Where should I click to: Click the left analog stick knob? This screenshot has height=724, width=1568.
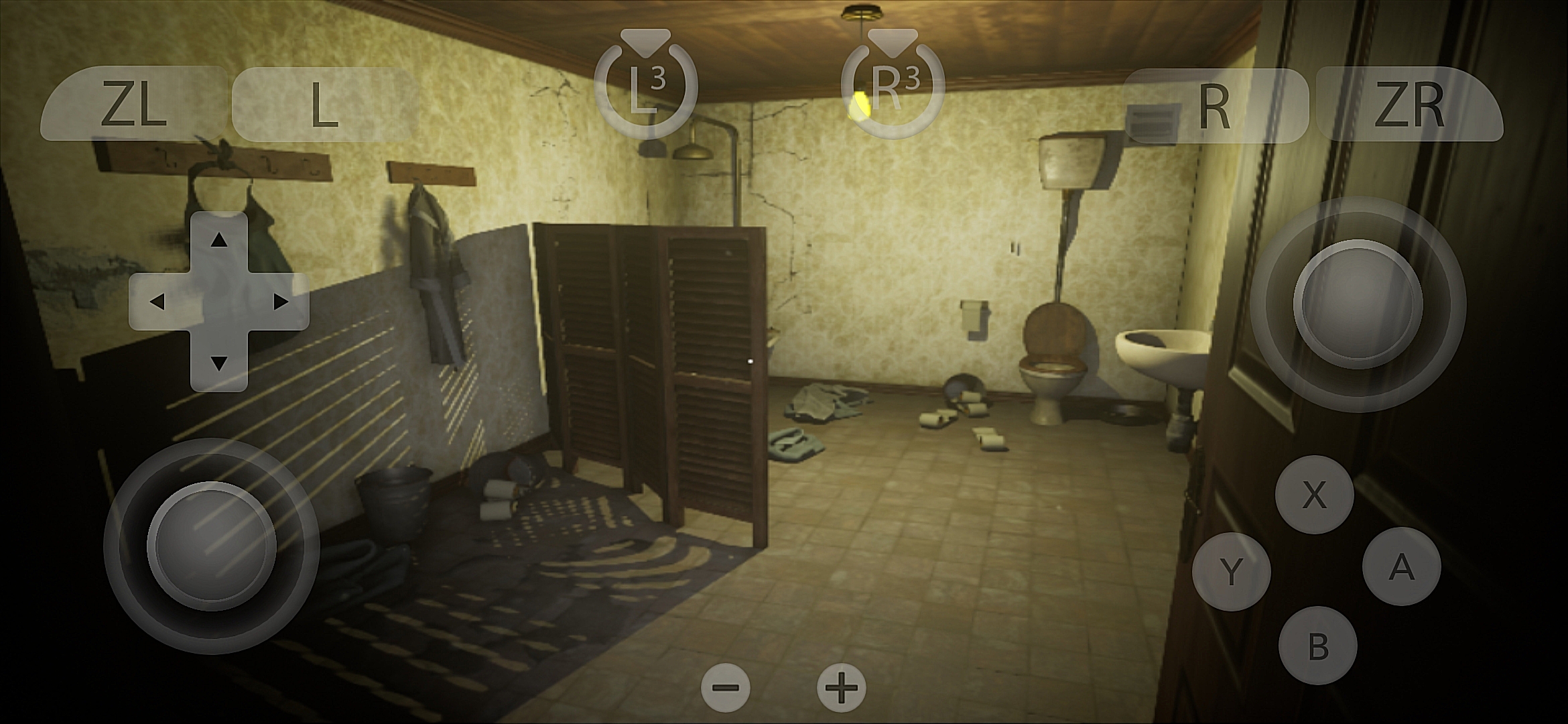point(212,546)
